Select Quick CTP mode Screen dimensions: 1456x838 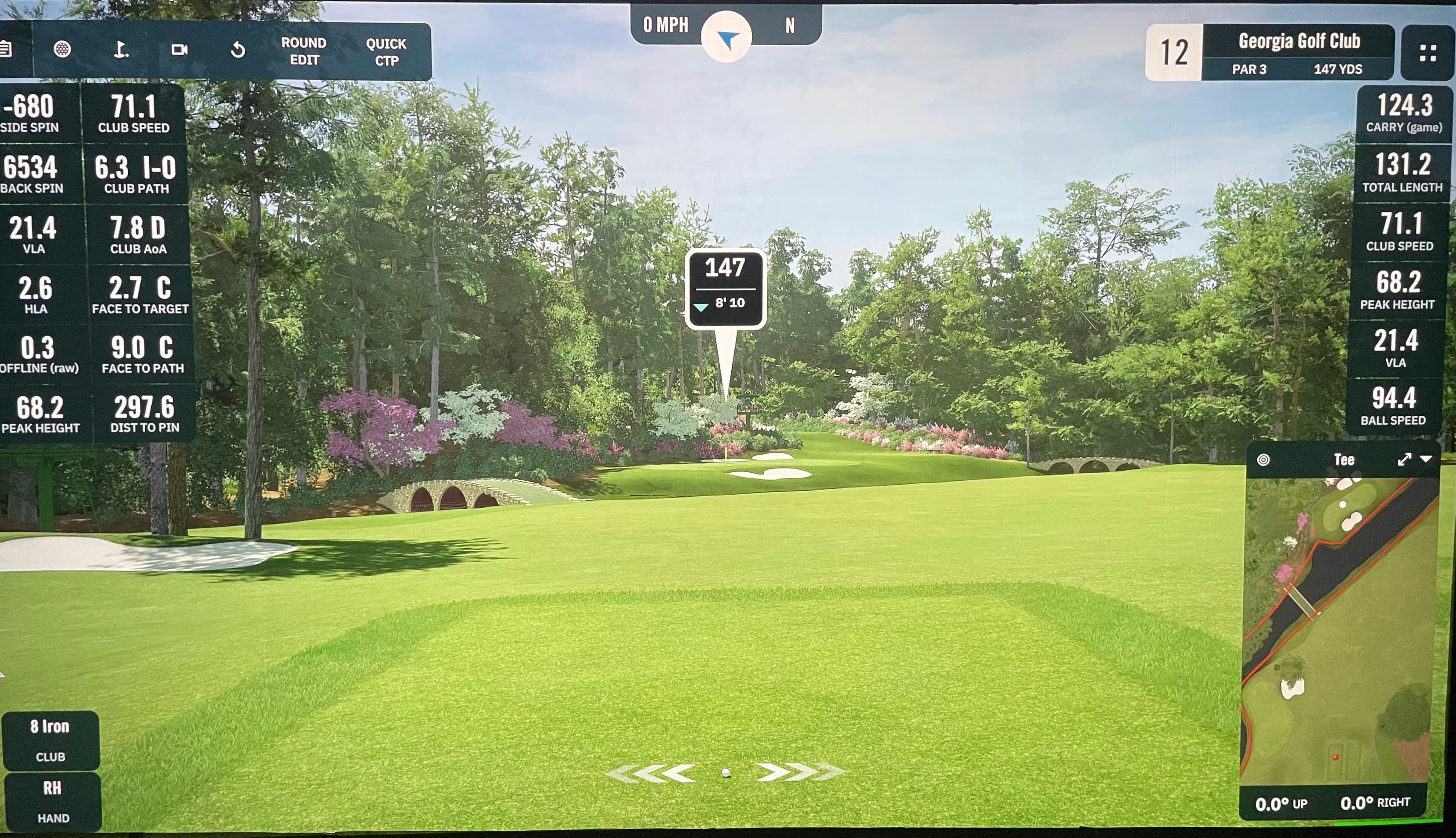pos(386,52)
